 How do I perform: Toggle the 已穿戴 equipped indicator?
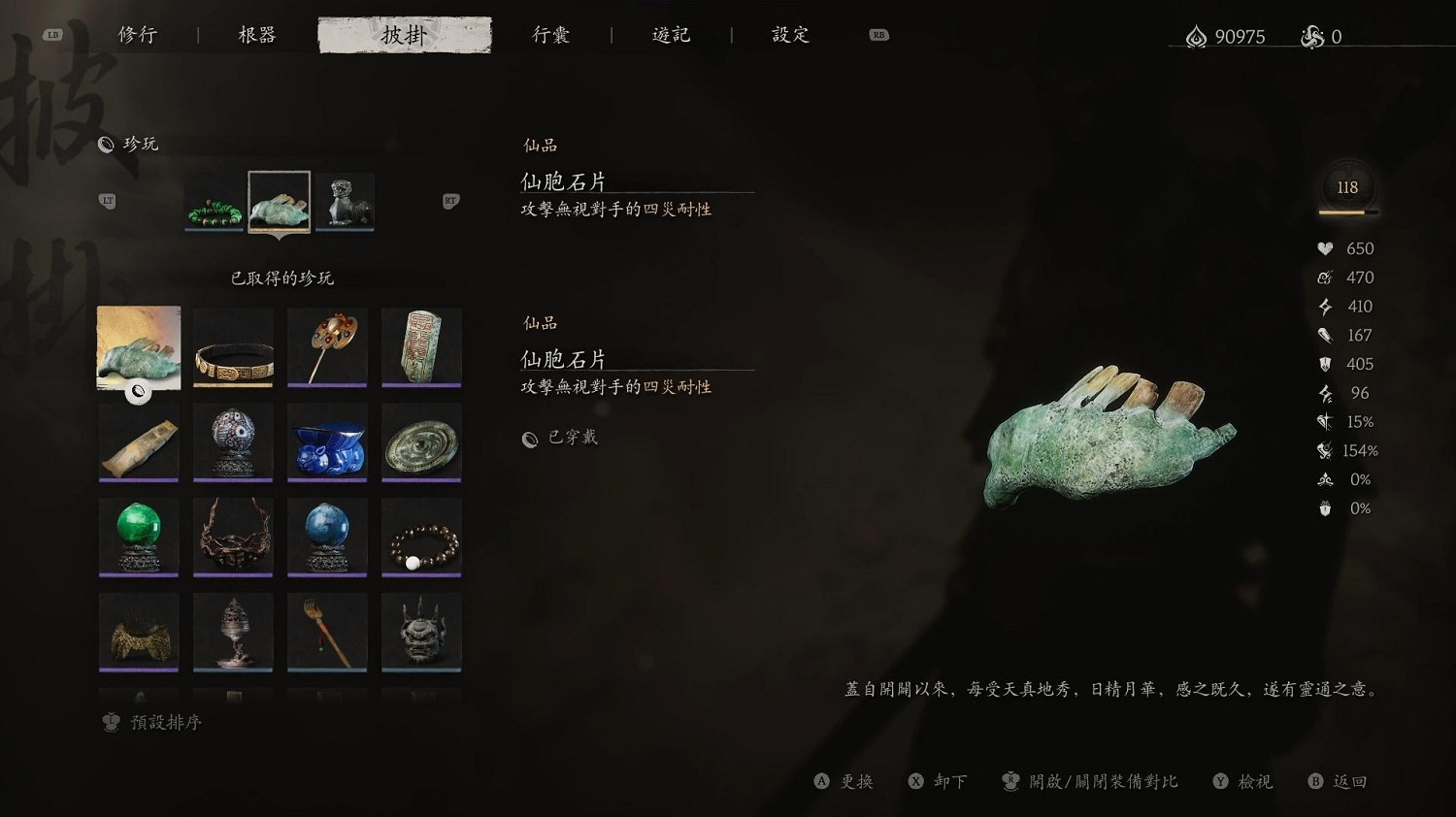click(x=561, y=438)
